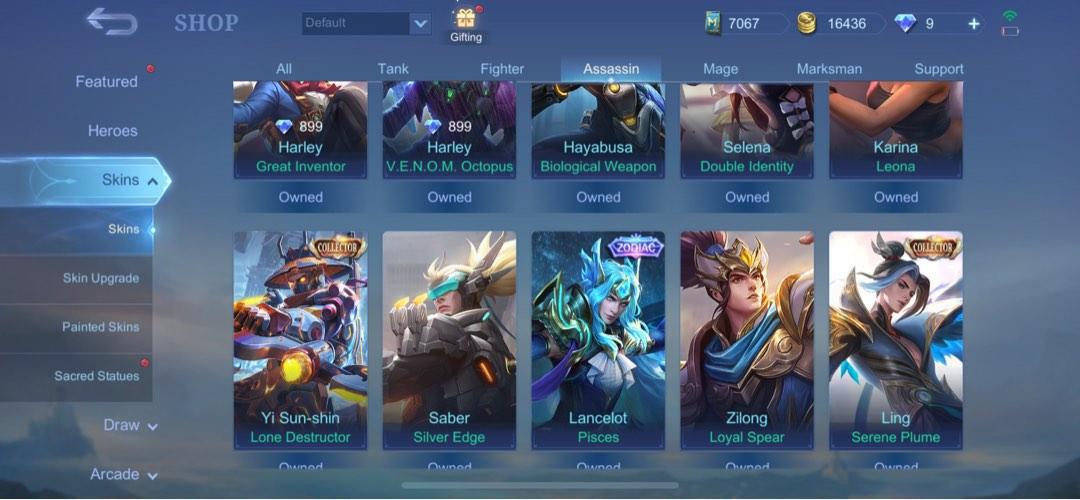View Lancelot Pisces skin card
Image resolution: width=1080 pixels, height=500 pixels.
[x=598, y=340]
